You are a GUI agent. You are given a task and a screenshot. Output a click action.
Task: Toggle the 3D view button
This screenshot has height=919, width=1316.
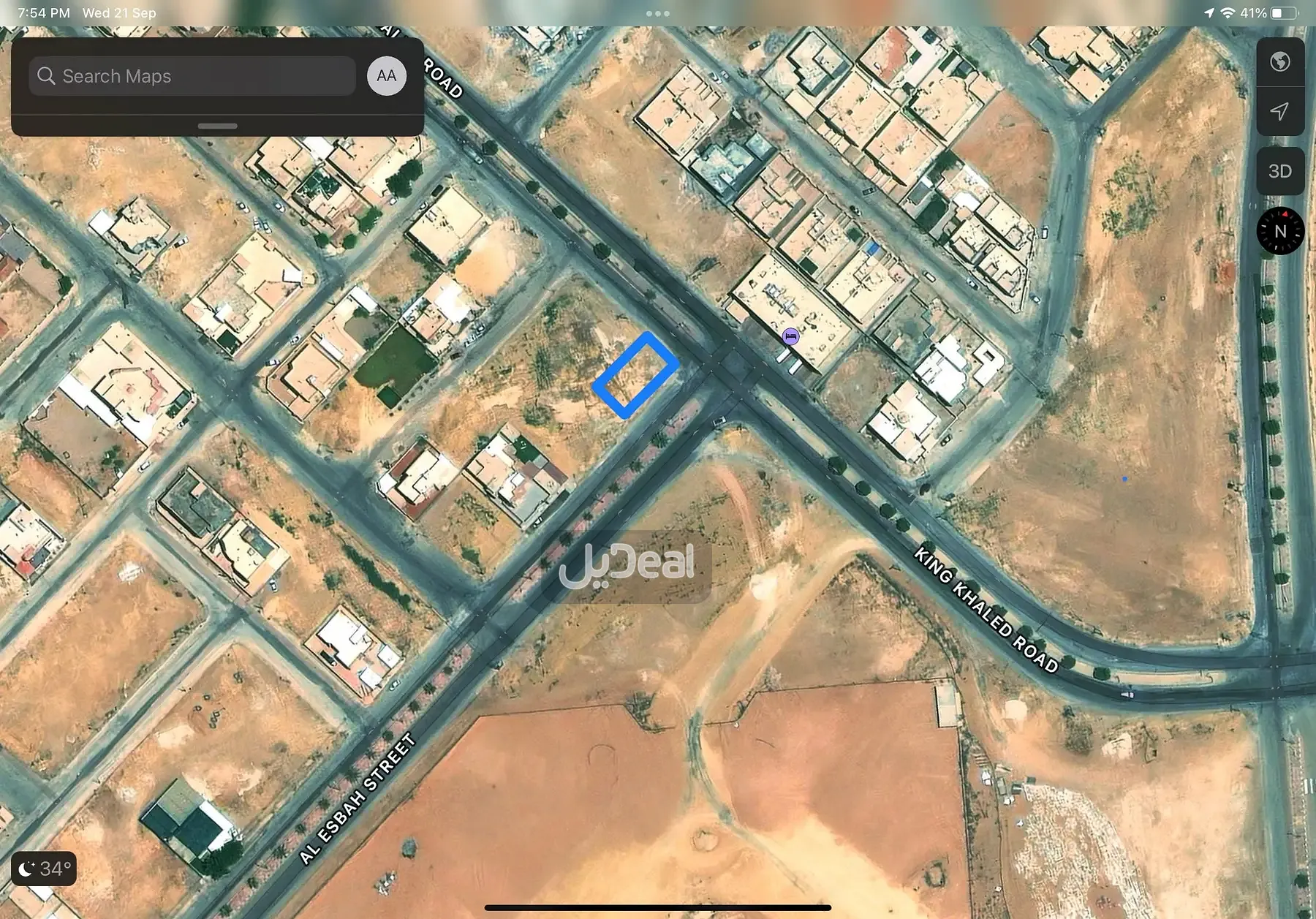(x=1279, y=171)
